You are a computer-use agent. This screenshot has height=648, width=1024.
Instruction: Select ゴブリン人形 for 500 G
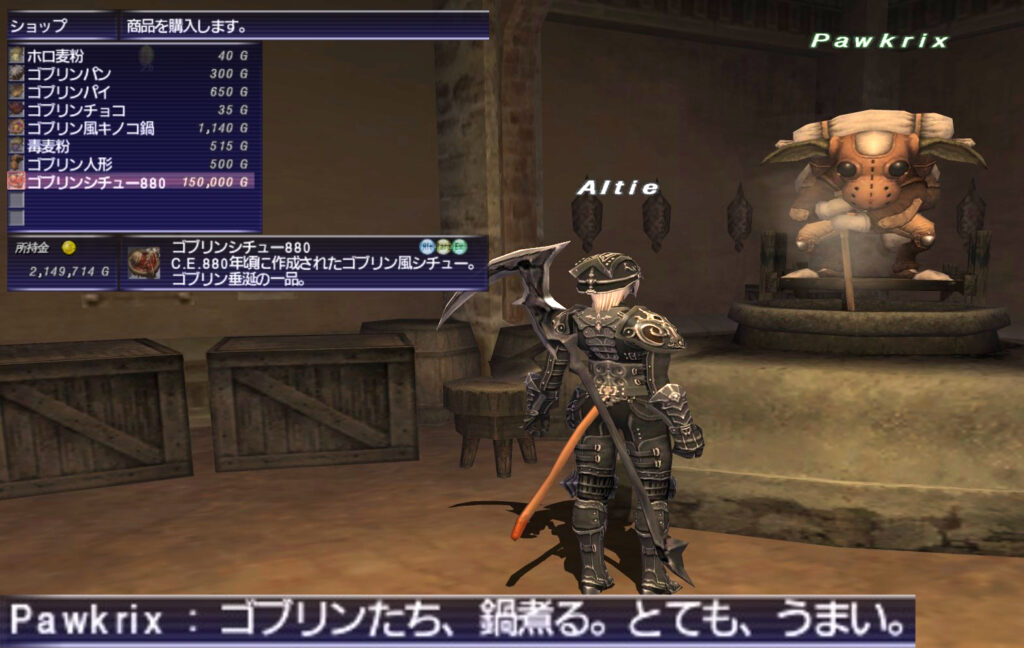(x=130, y=164)
